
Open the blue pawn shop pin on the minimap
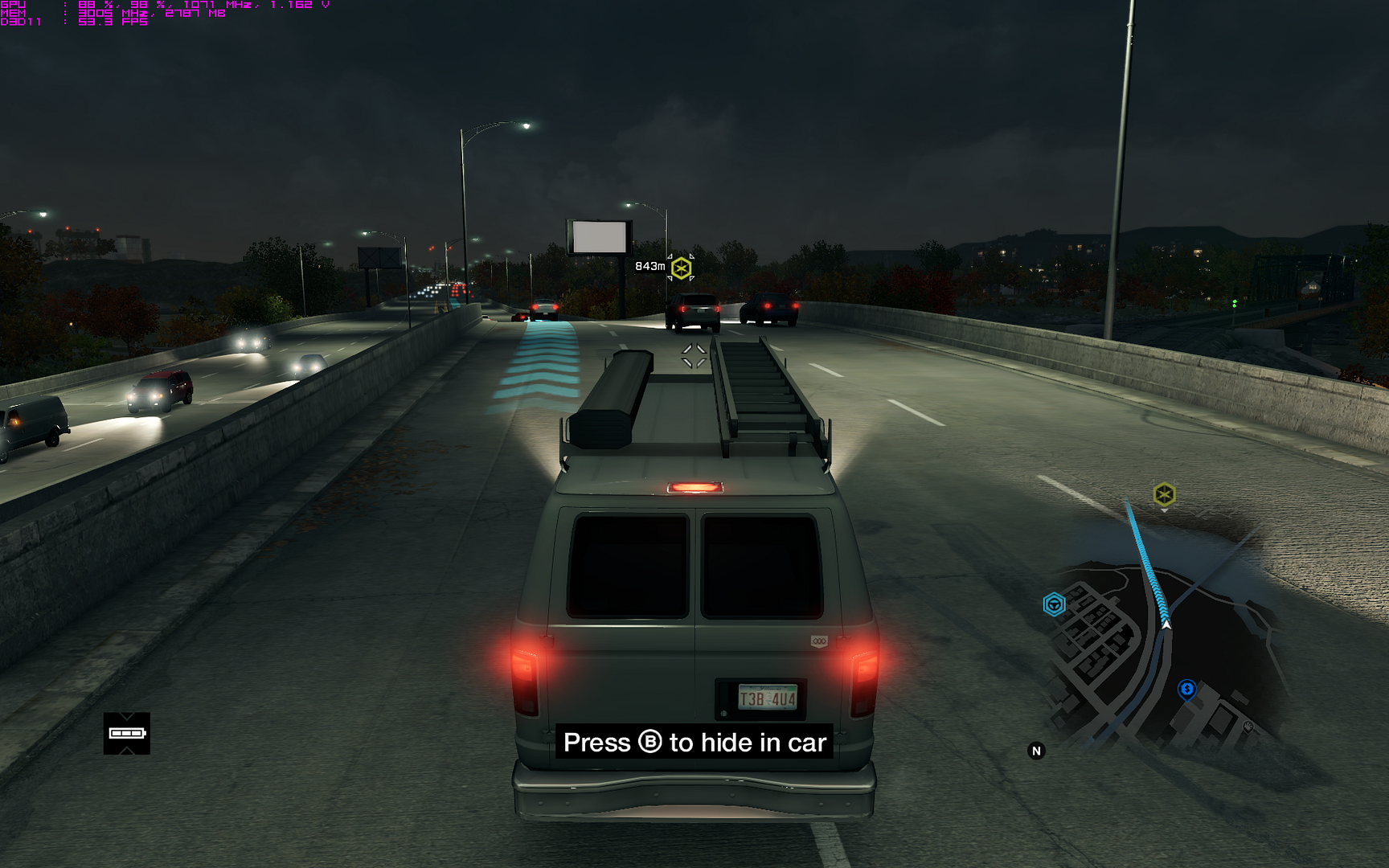tap(1186, 690)
